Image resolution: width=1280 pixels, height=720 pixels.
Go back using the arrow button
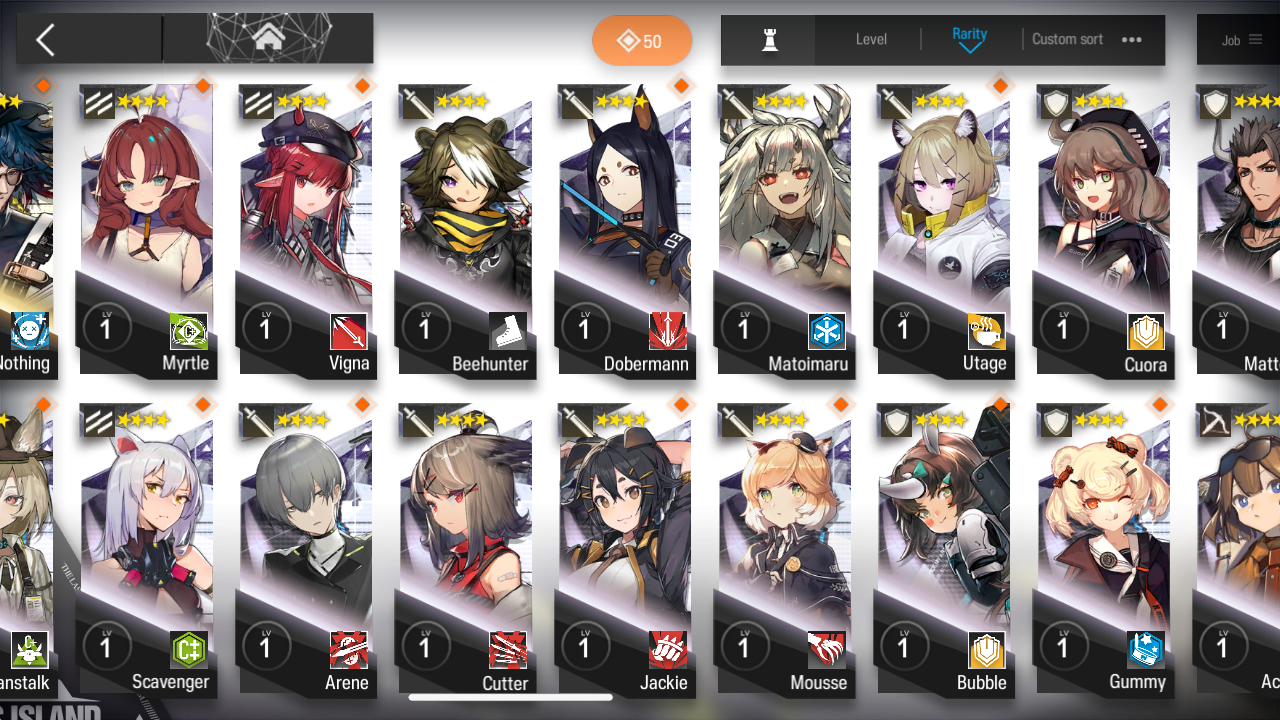[x=45, y=40]
